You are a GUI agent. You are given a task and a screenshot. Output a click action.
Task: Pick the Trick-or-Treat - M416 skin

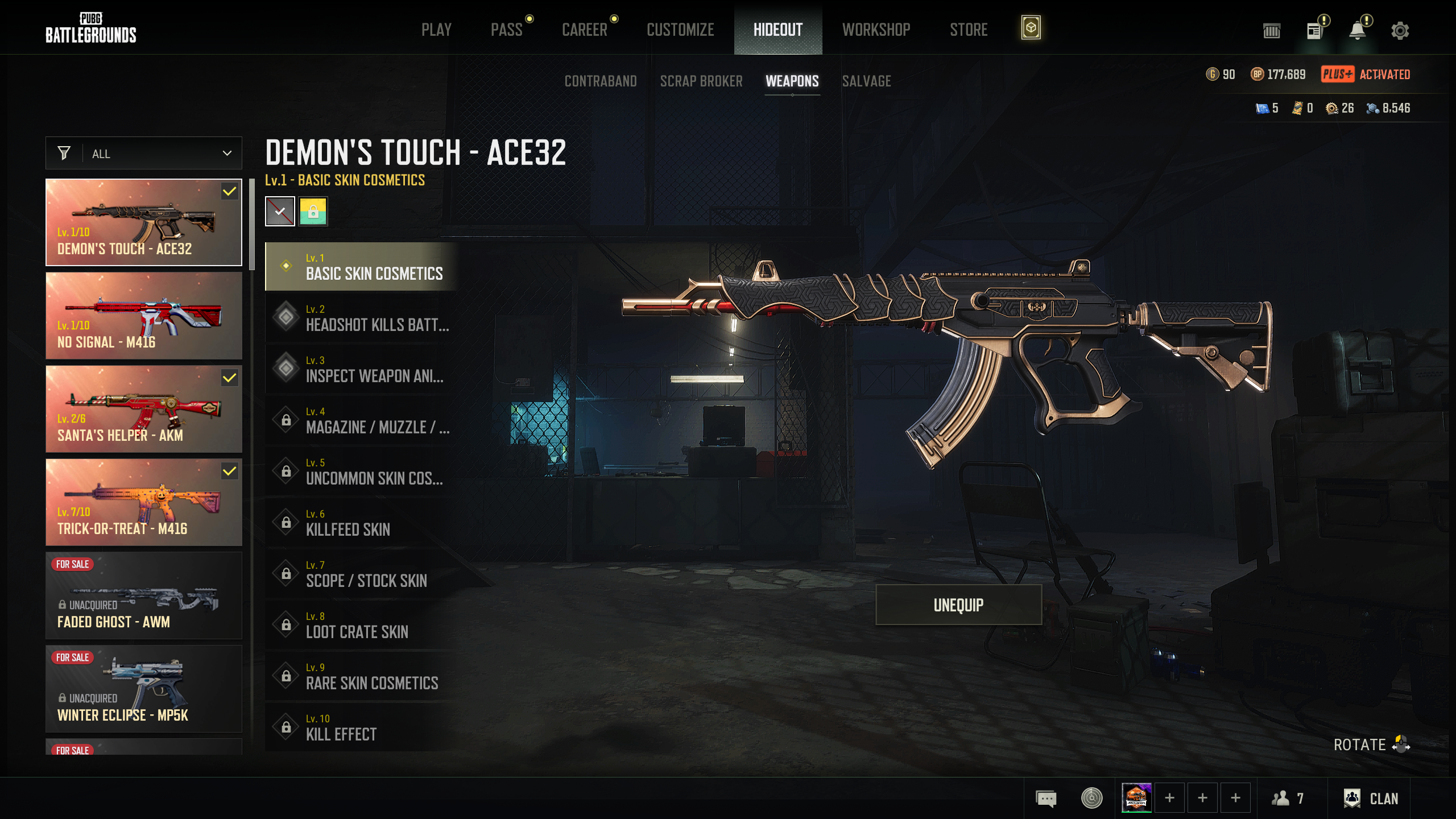click(x=144, y=502)
